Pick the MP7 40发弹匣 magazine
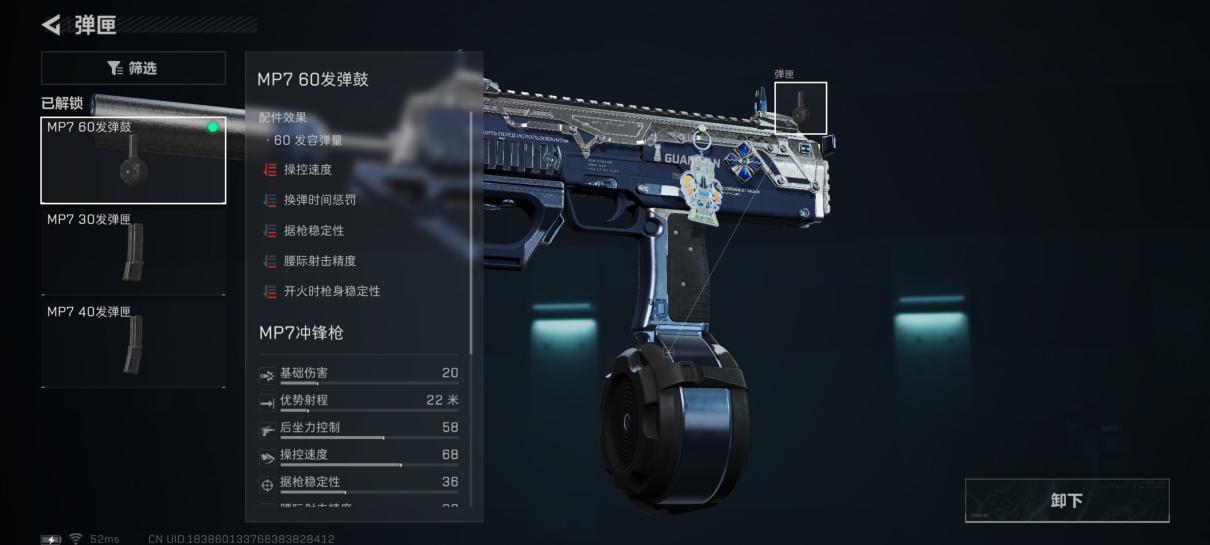1210x545 pixels. click(133, 343)
